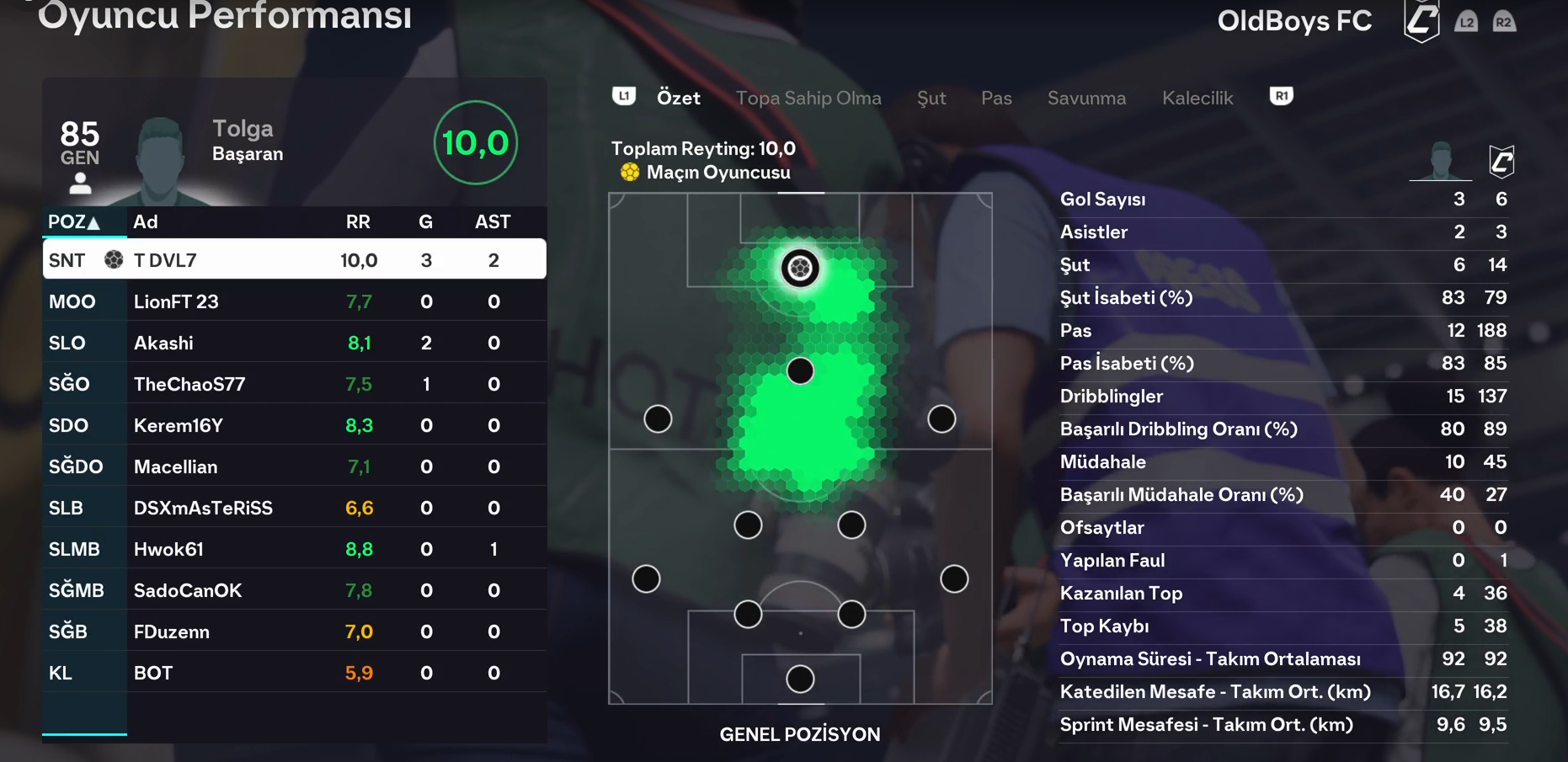Switch to the Özet tab
This screenshot has height=762, width=1568.
click(678, 98)
